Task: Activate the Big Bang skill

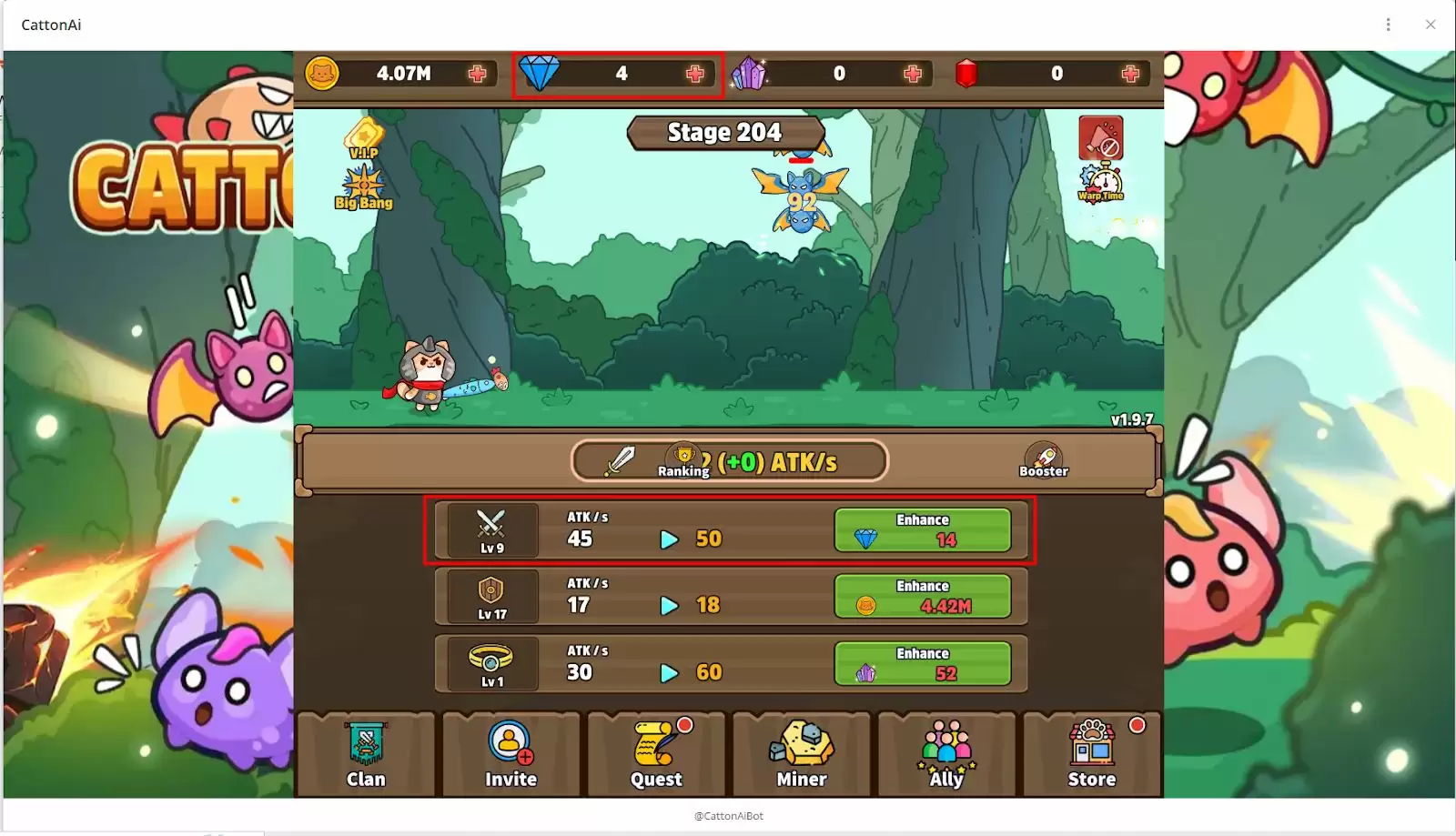Action: click(x=360, y=188)
